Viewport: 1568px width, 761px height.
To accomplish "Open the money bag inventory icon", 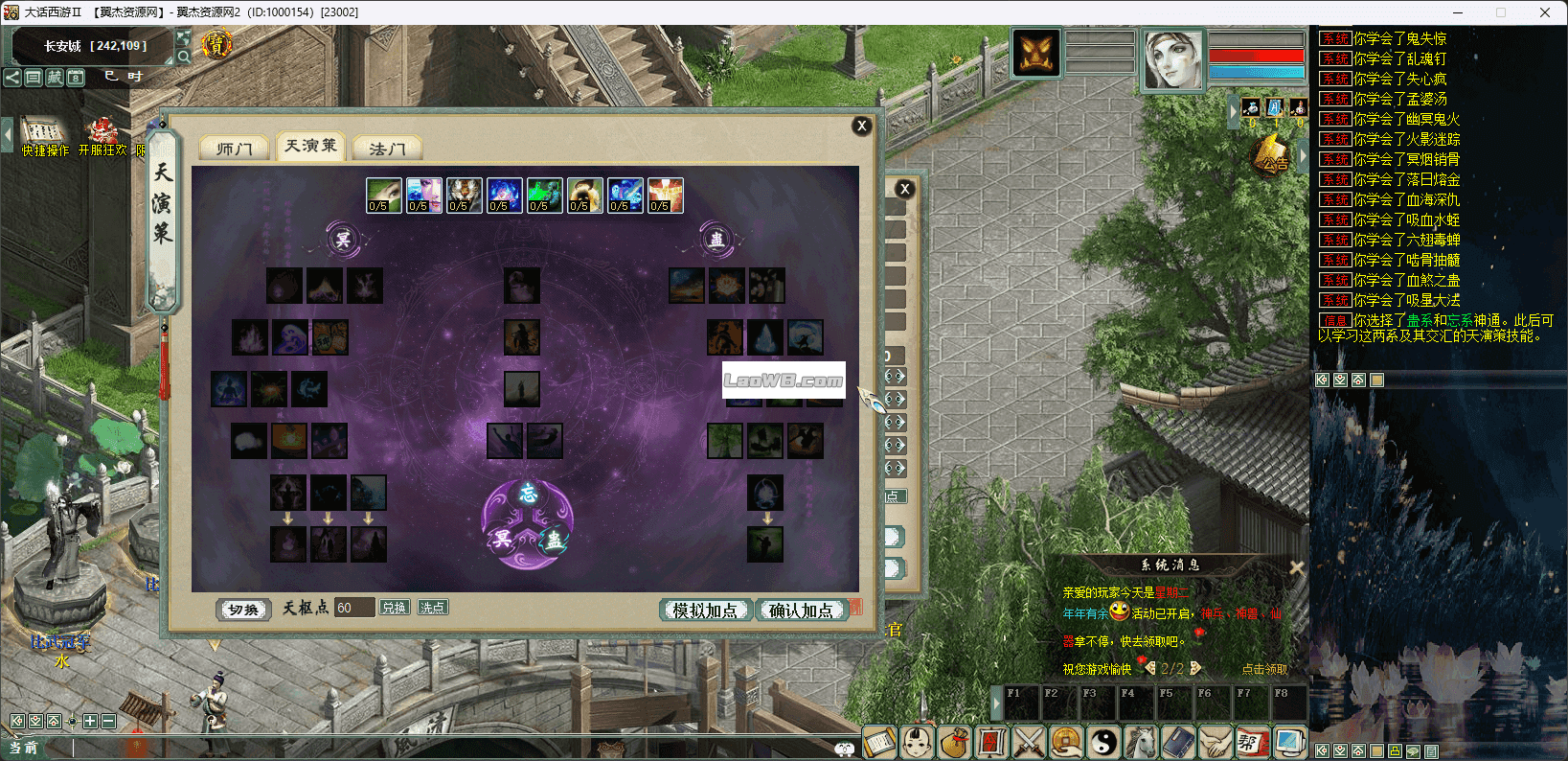I will tap(953, 742).
